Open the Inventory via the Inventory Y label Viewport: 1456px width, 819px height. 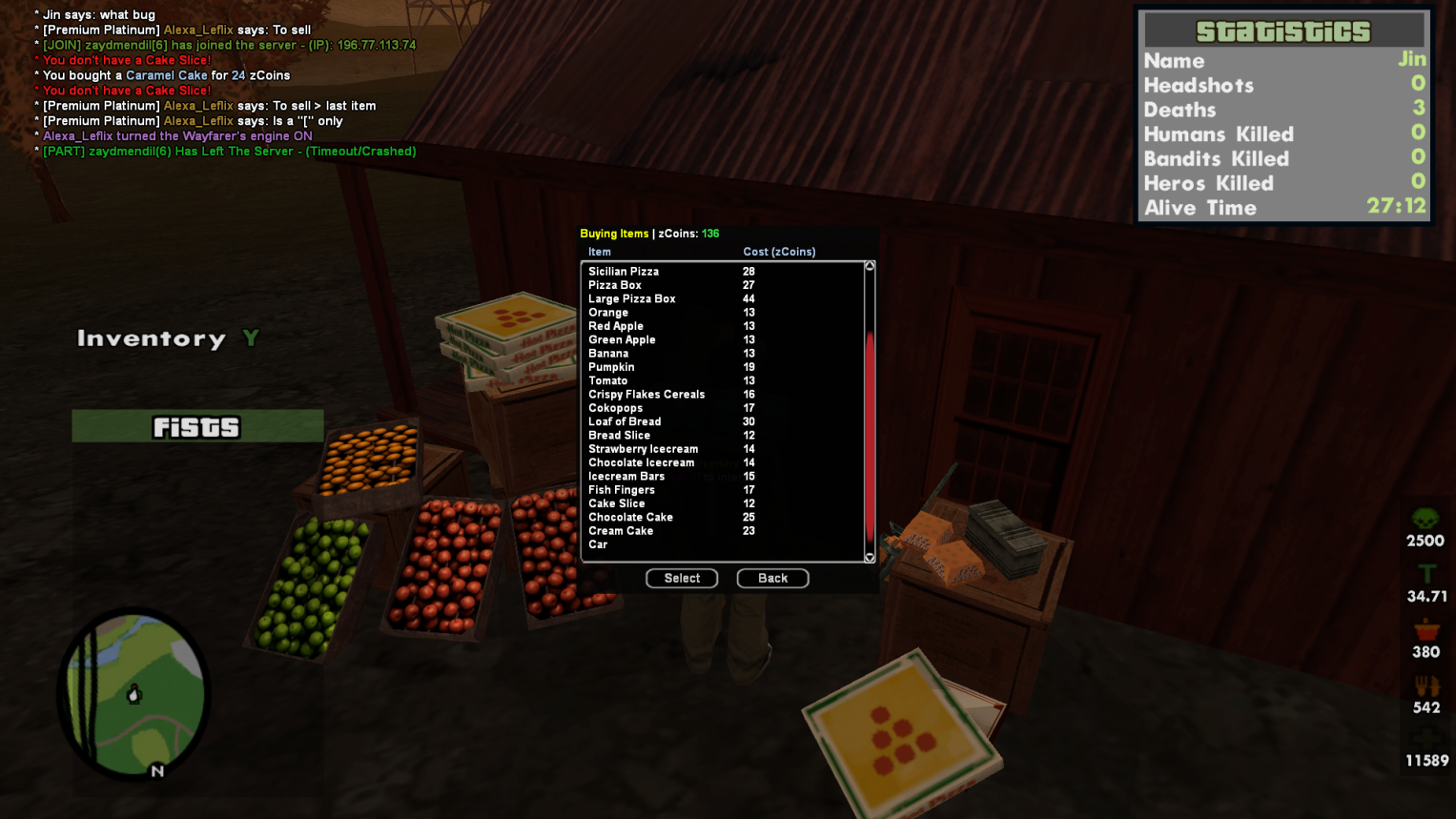tap(166, 338)
